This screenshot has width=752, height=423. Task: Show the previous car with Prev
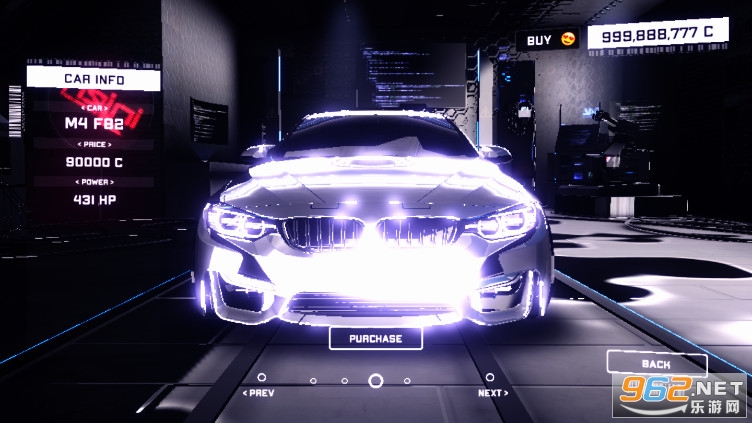(259, 392)
